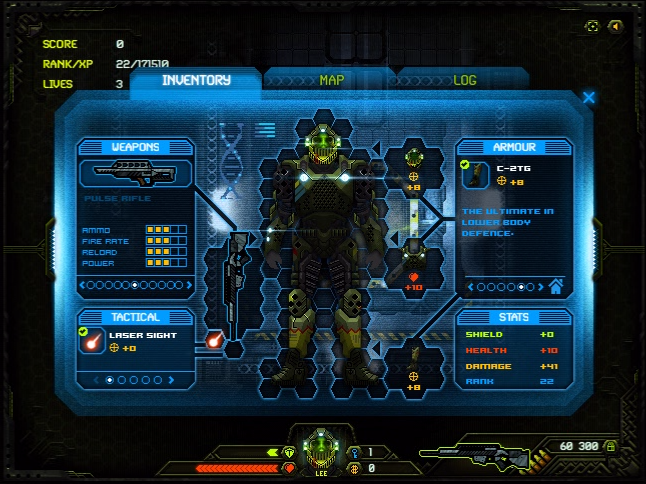
Task: Switch to the Map tab
Action: point(331,81)
